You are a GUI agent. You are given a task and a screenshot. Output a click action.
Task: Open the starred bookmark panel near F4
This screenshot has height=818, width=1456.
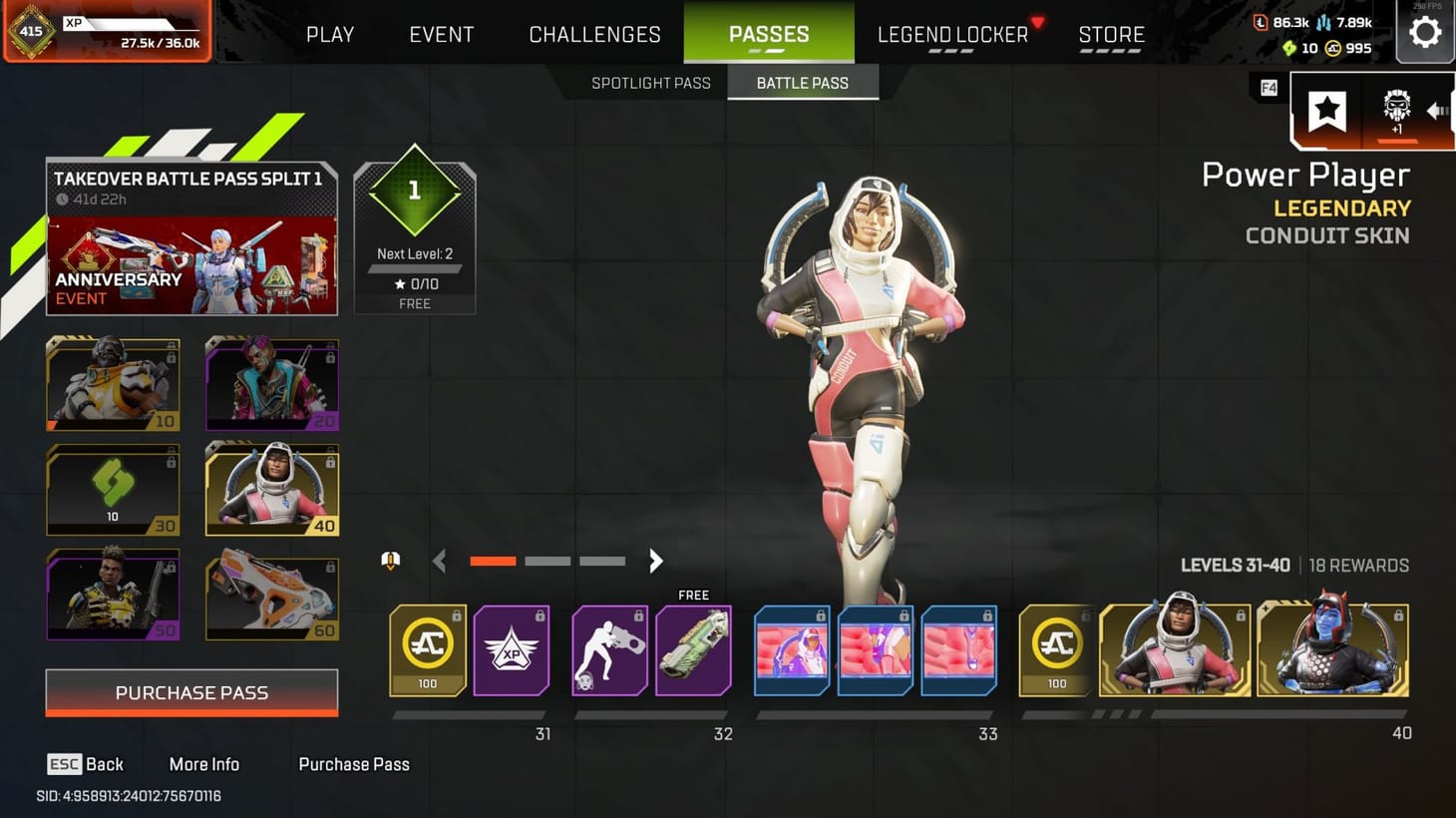pos(1326,110)
